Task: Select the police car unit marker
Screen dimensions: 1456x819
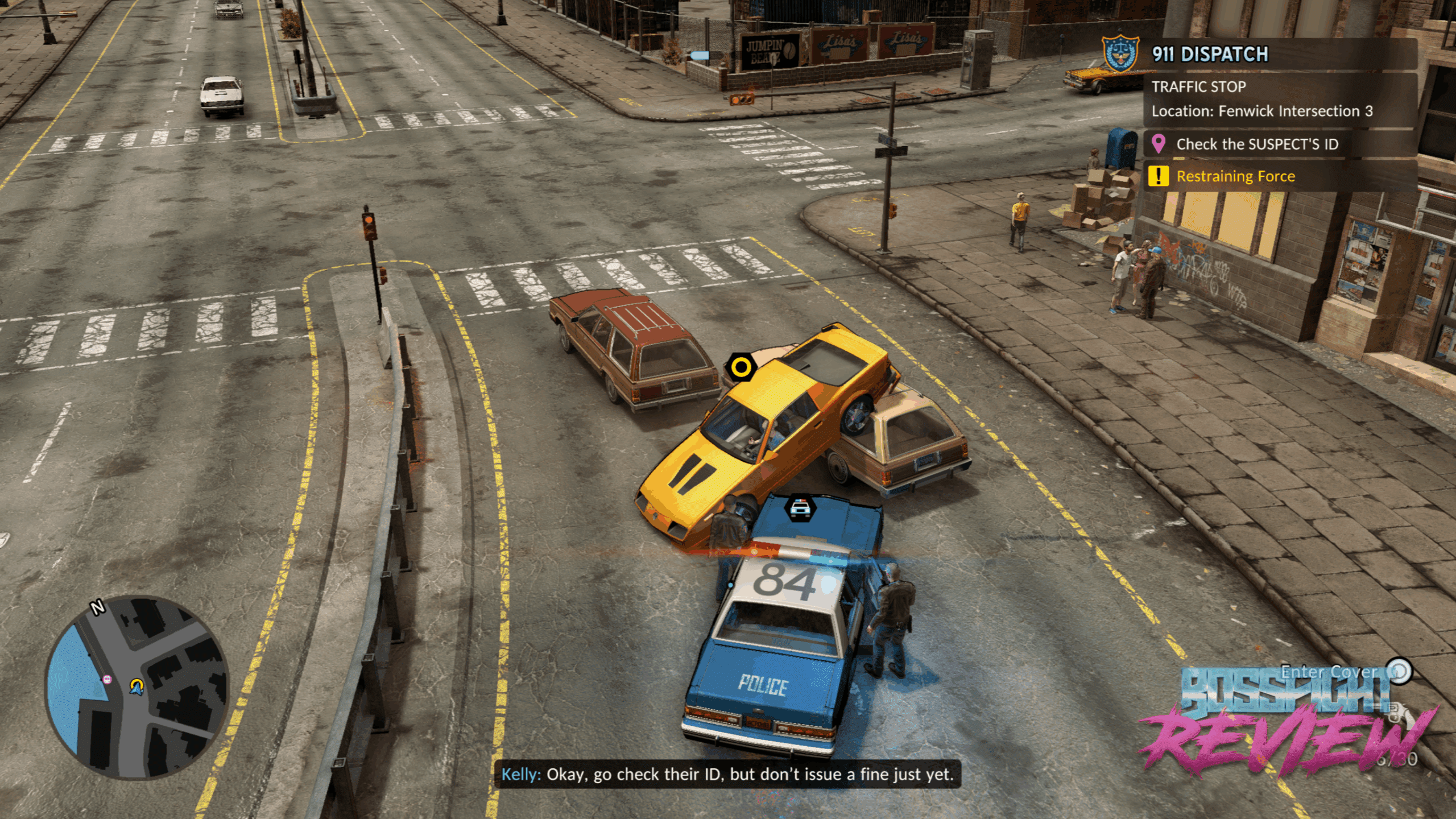Action: tap(800, 507)
